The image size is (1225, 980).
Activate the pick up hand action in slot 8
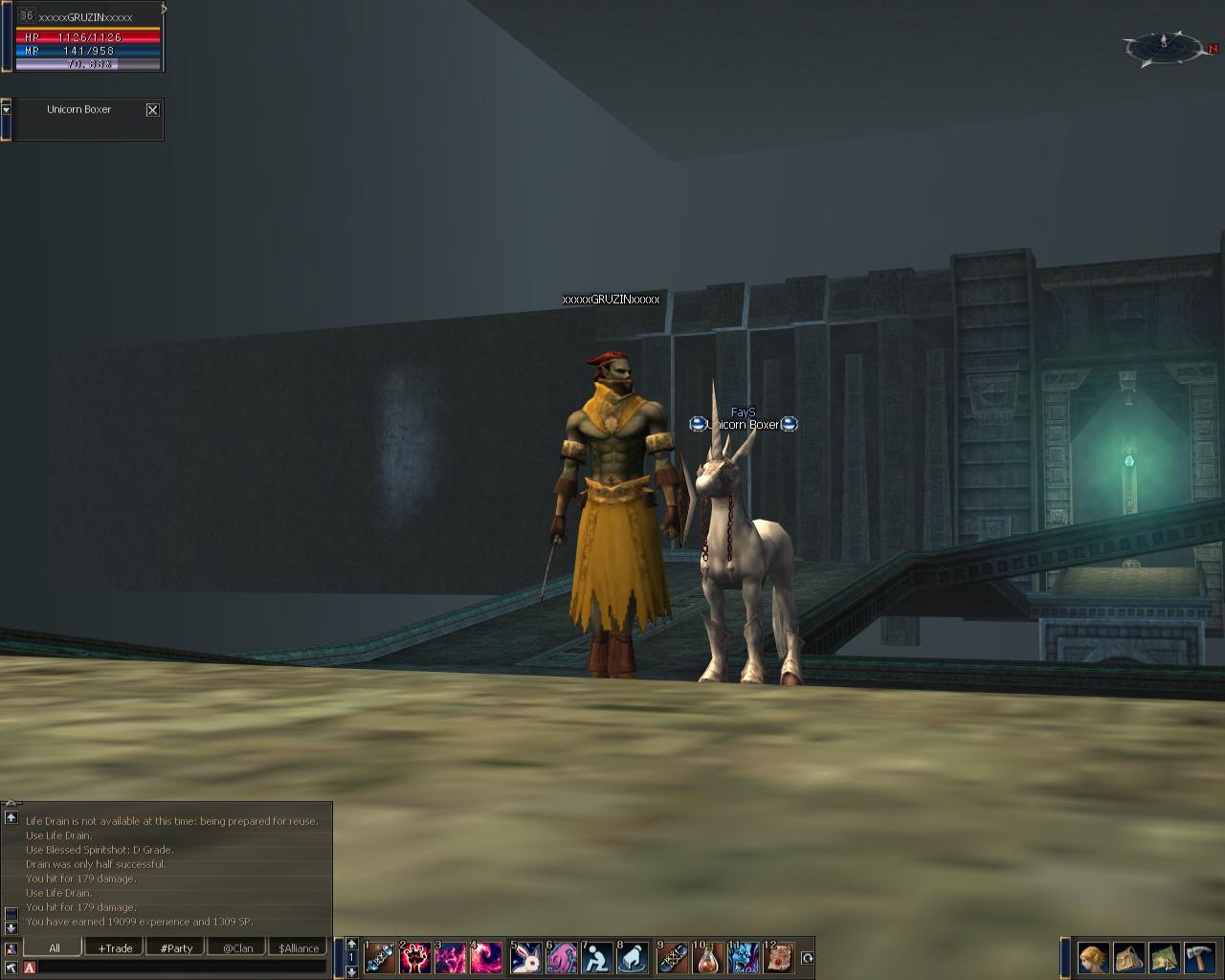633,957
